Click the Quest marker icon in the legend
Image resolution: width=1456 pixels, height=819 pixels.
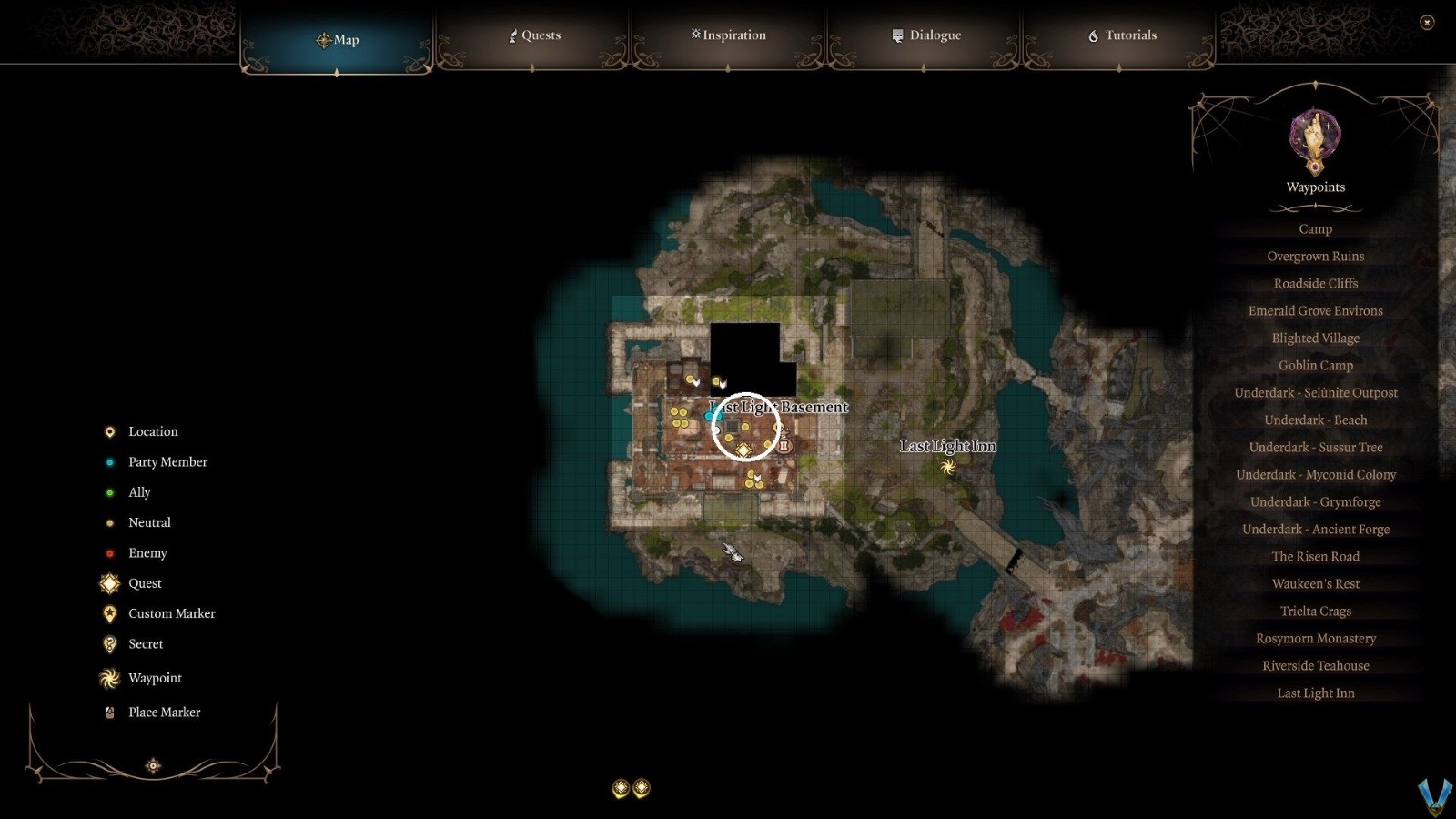tap(109, 583)
